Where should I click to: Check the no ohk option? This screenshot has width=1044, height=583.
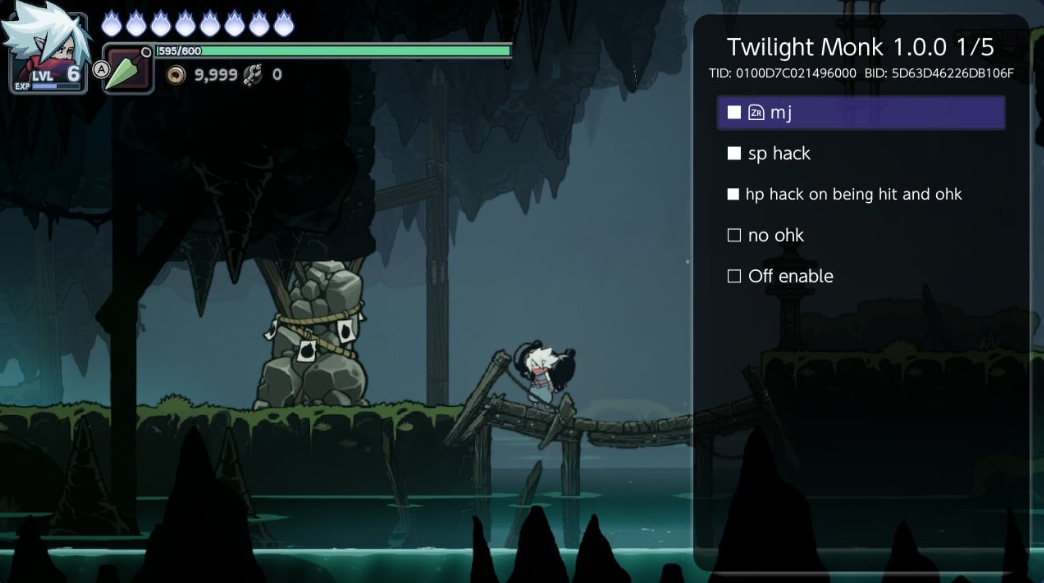coord(734,236)
